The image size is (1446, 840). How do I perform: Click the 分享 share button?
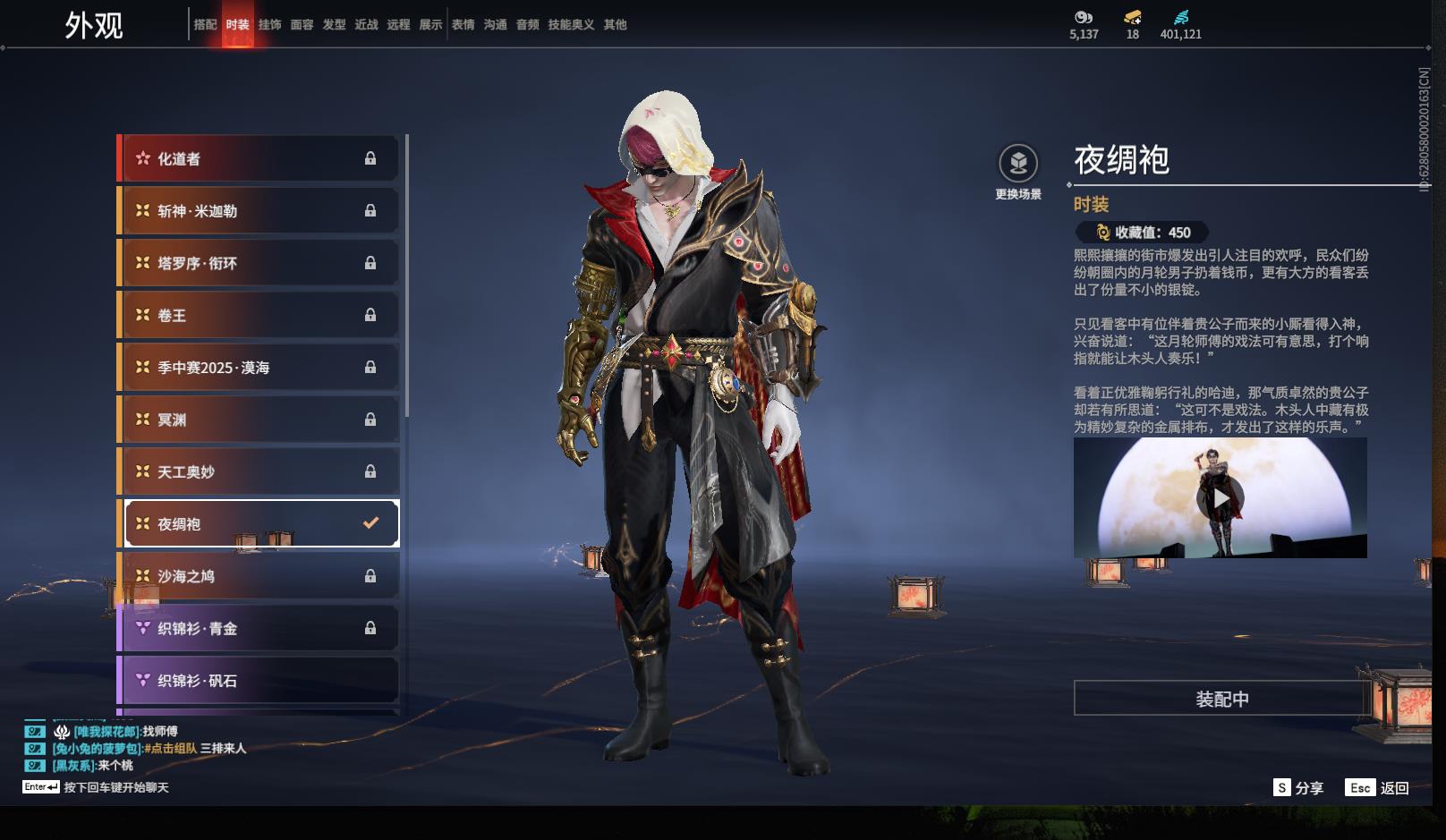tap(1298, 788)
